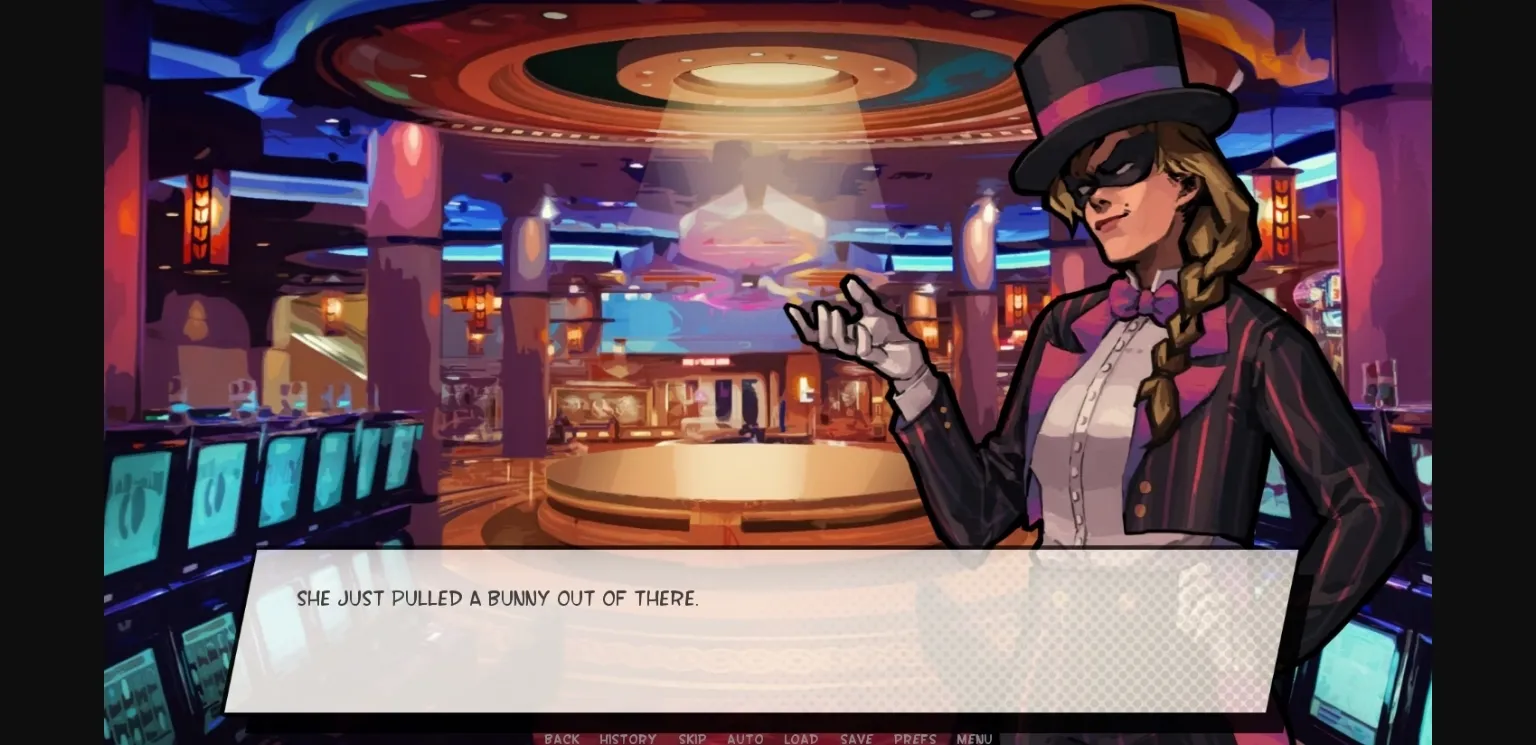Select AUTO from the quick menu bar
The image size is (1536, 745).
pyautogui.click(x=745, y=739)
